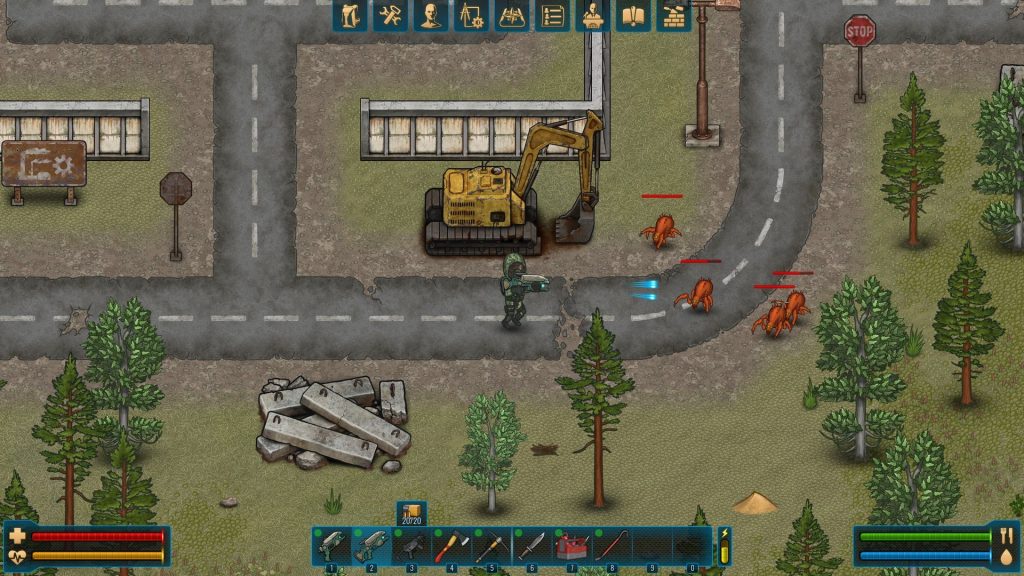Viewport: 1024px width, 576px height.
Task: Open the speaker at podium menu
Action: coord(593,15)
